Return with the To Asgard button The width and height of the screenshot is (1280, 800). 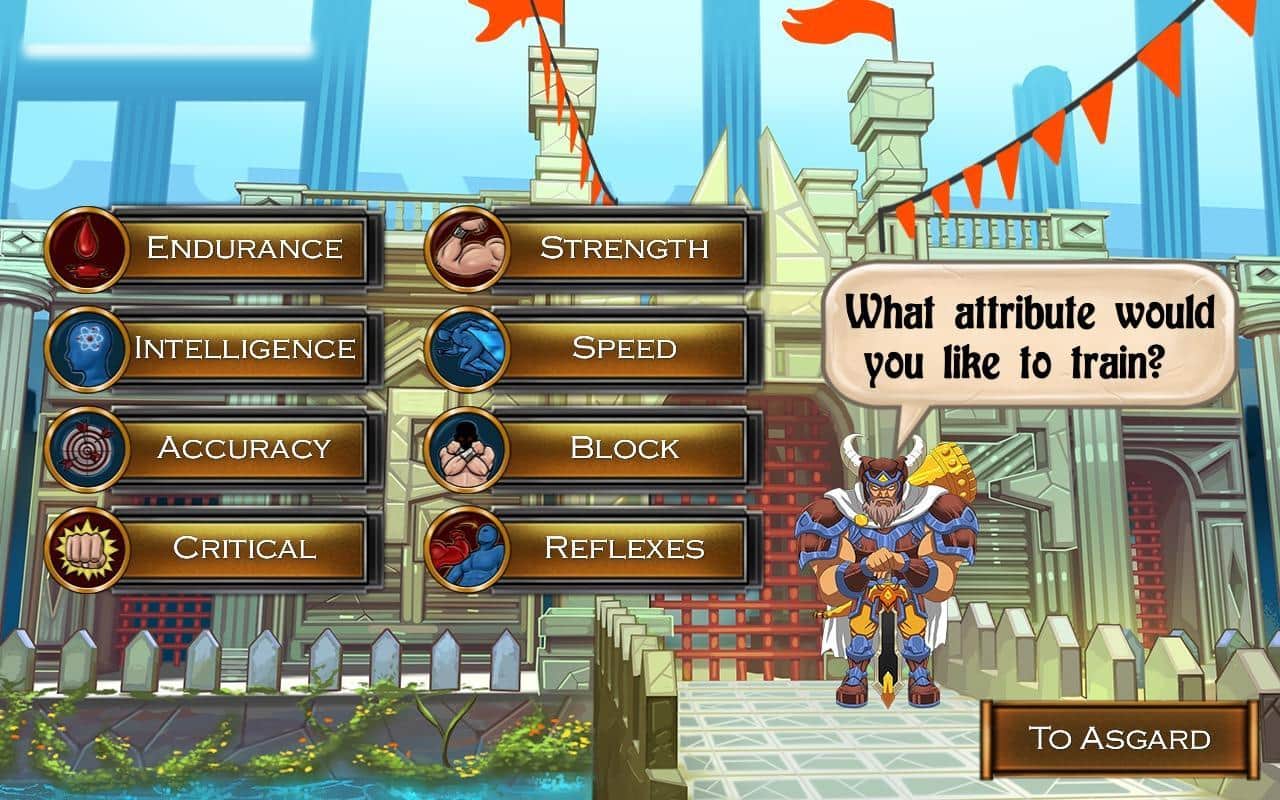pos(1119,739)
